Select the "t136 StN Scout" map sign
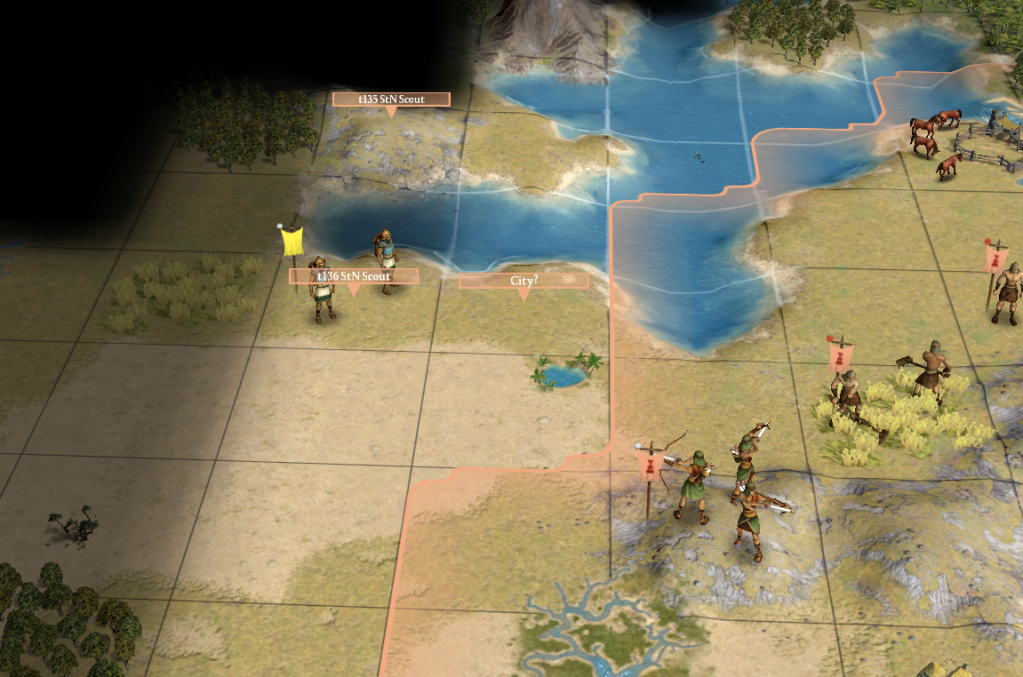1023x677 pixels. click(352, 275)
